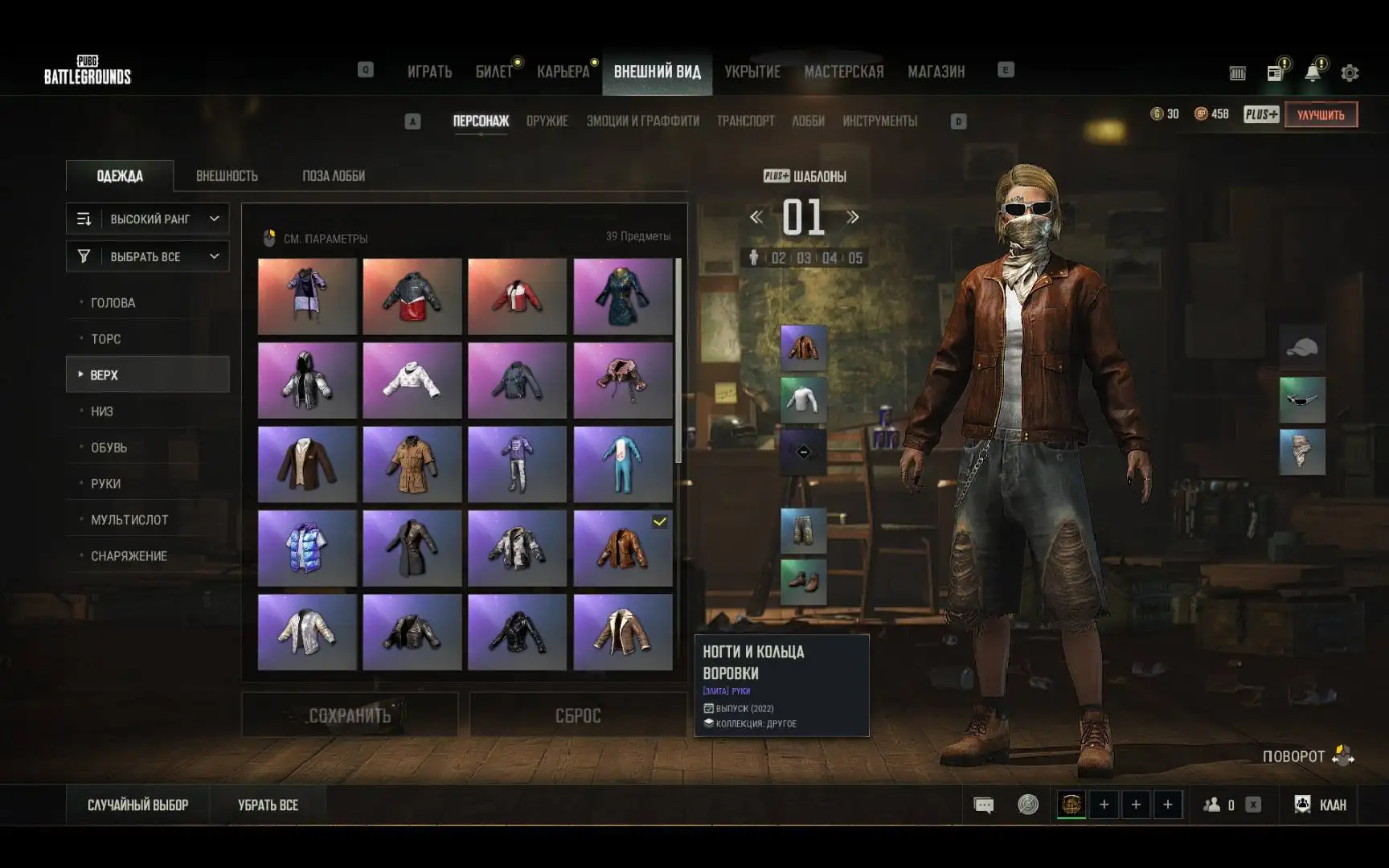1389x868 pixels.
Task: Switch to the ОРУЖИЕ tab
Action: click(547, 121)
